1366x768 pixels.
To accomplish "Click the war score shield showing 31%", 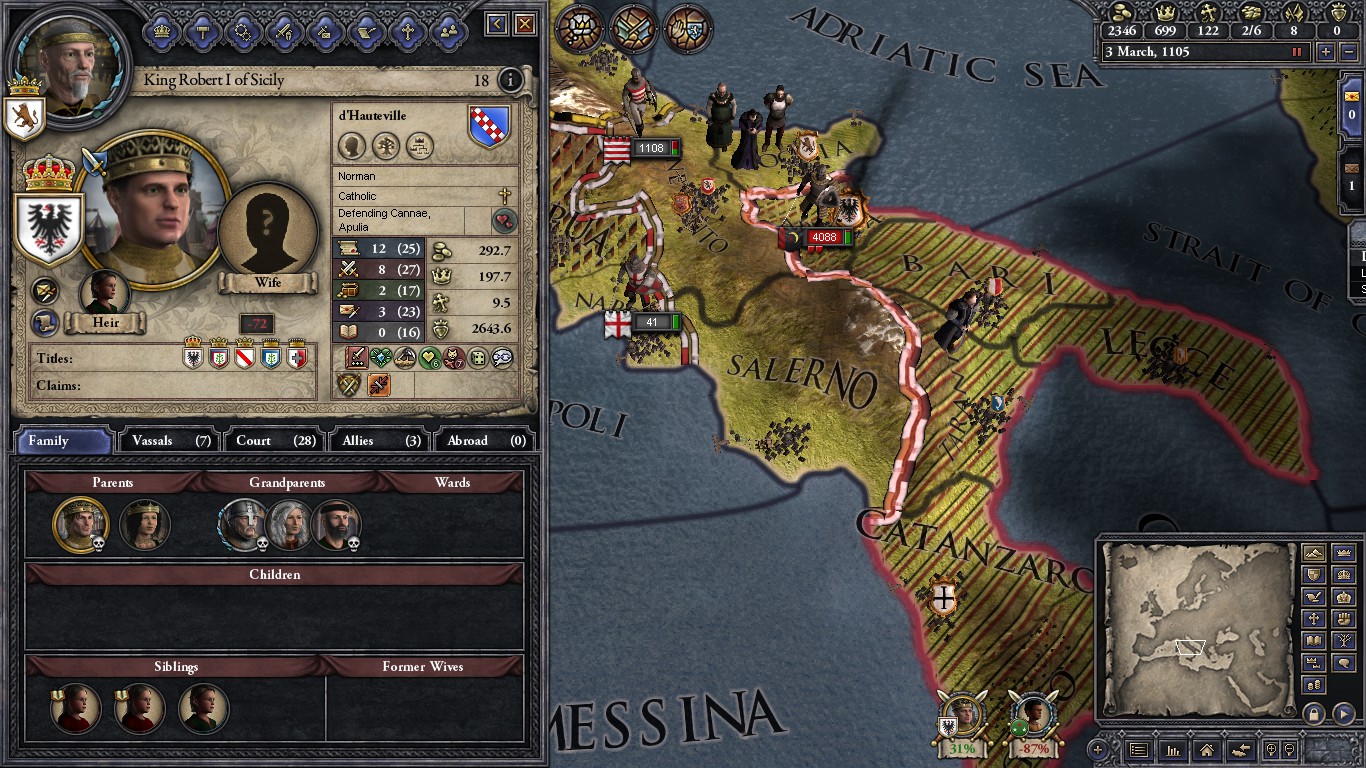I will [x=962, y=720].
